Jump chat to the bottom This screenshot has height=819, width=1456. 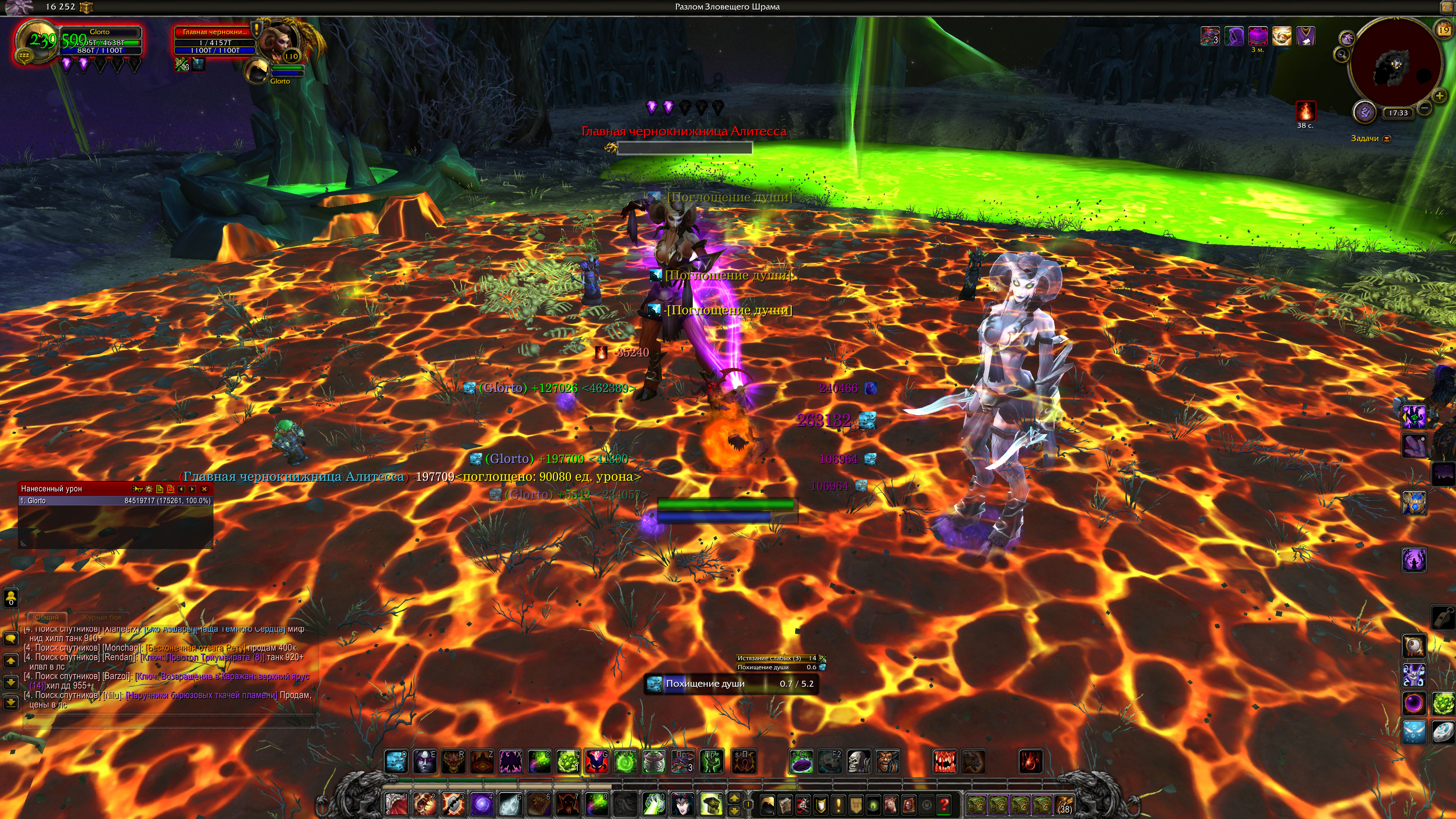point(11,703)
